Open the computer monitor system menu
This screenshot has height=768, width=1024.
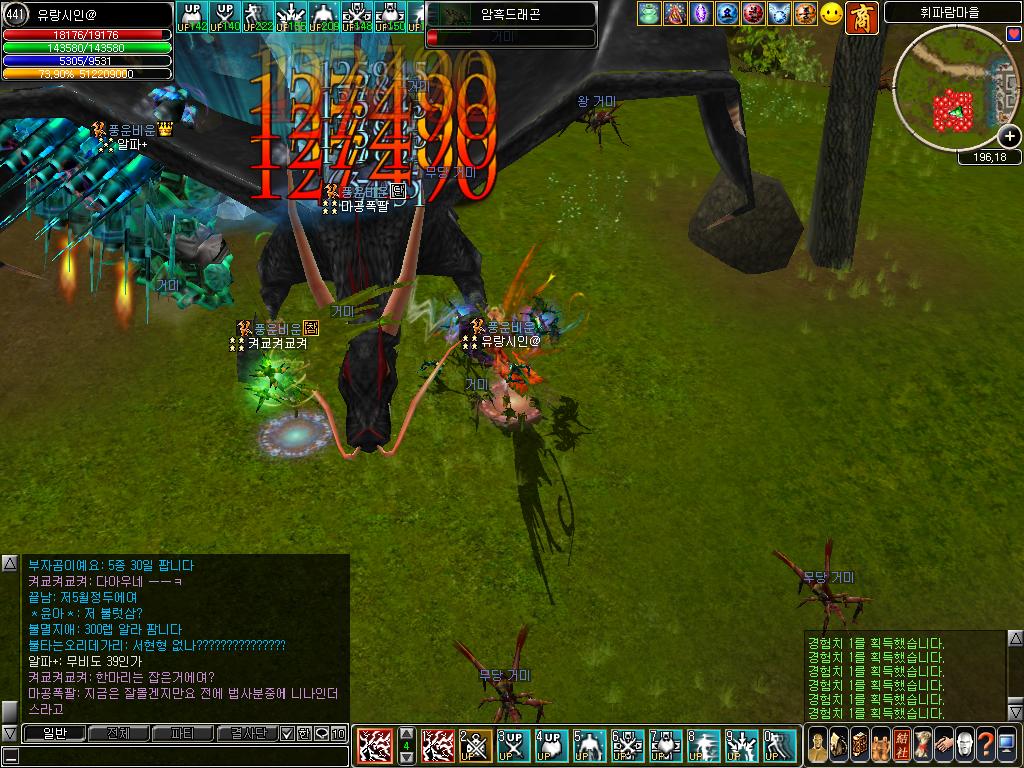coord(1008,746)
